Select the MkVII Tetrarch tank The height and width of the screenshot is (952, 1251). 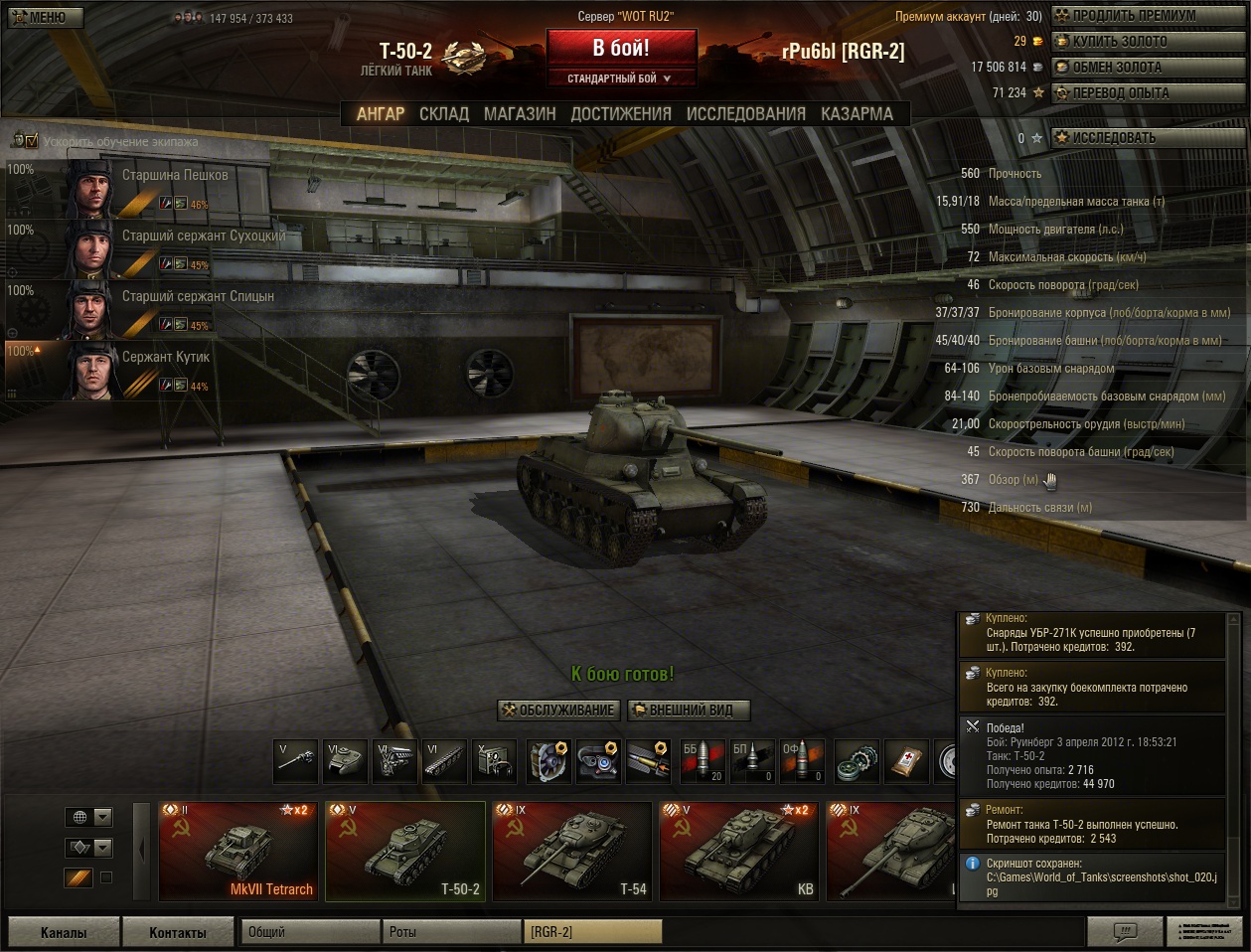click(238, 851)
